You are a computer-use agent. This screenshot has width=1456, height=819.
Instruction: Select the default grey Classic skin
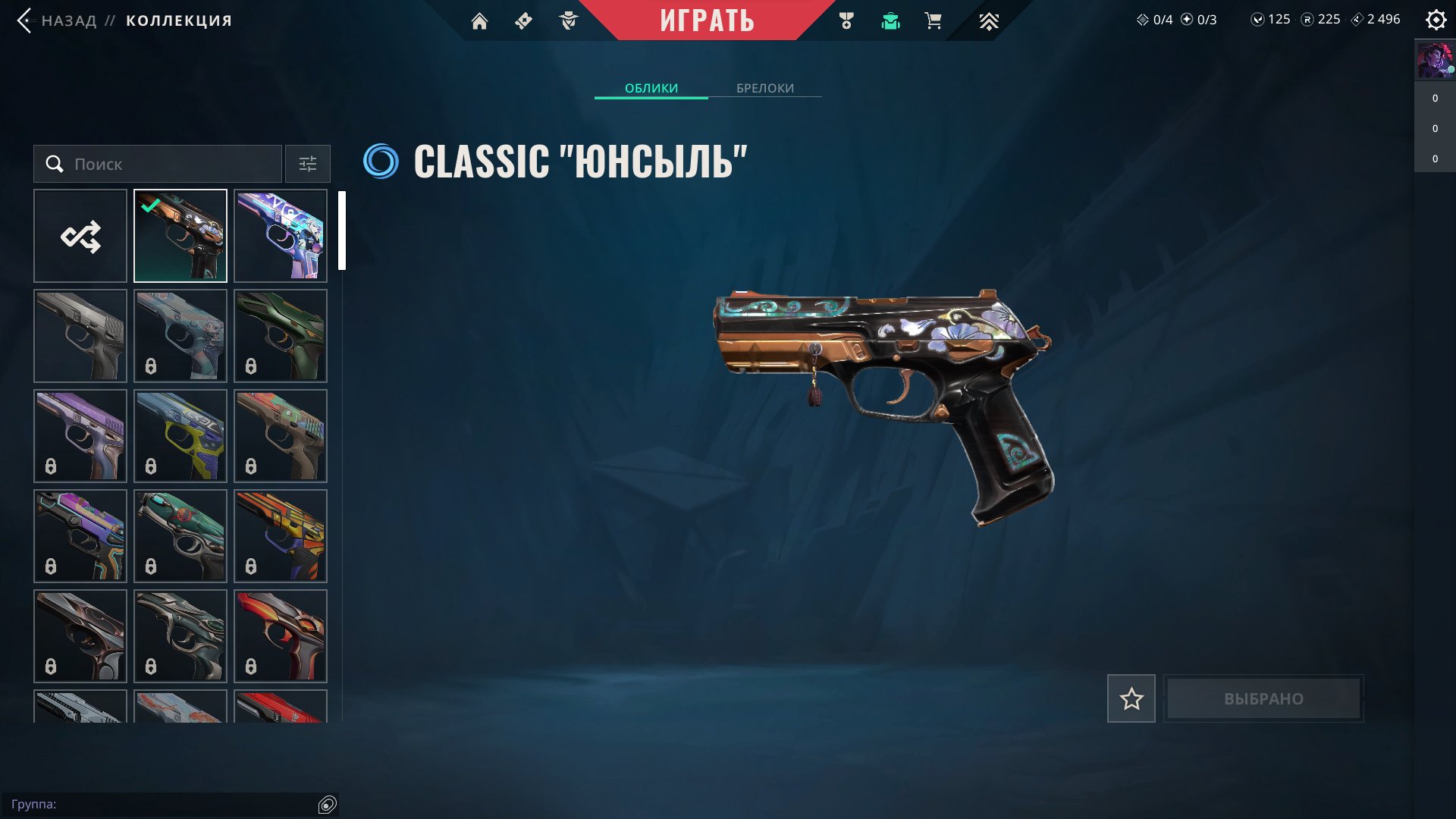[x=80, y=336]
